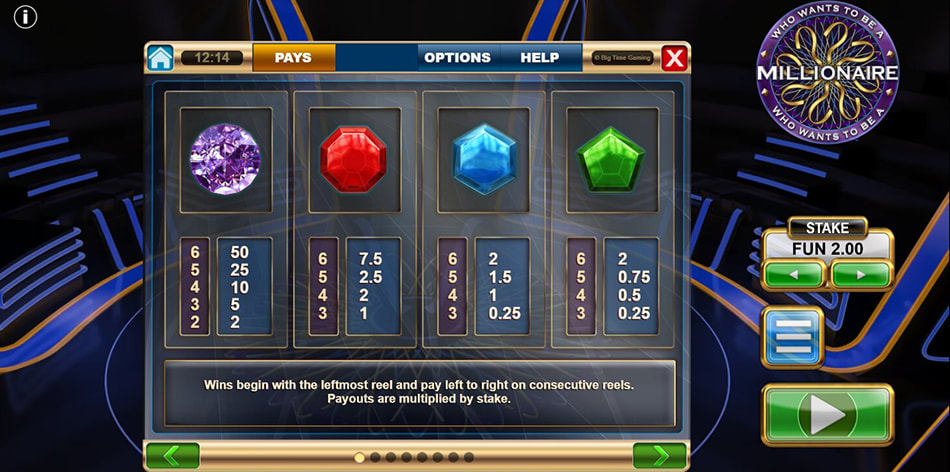Image resolution: width=950 pixels, height=472 pixels.
Task: Open the OPTIONS tab
Action: pos(457,58)
